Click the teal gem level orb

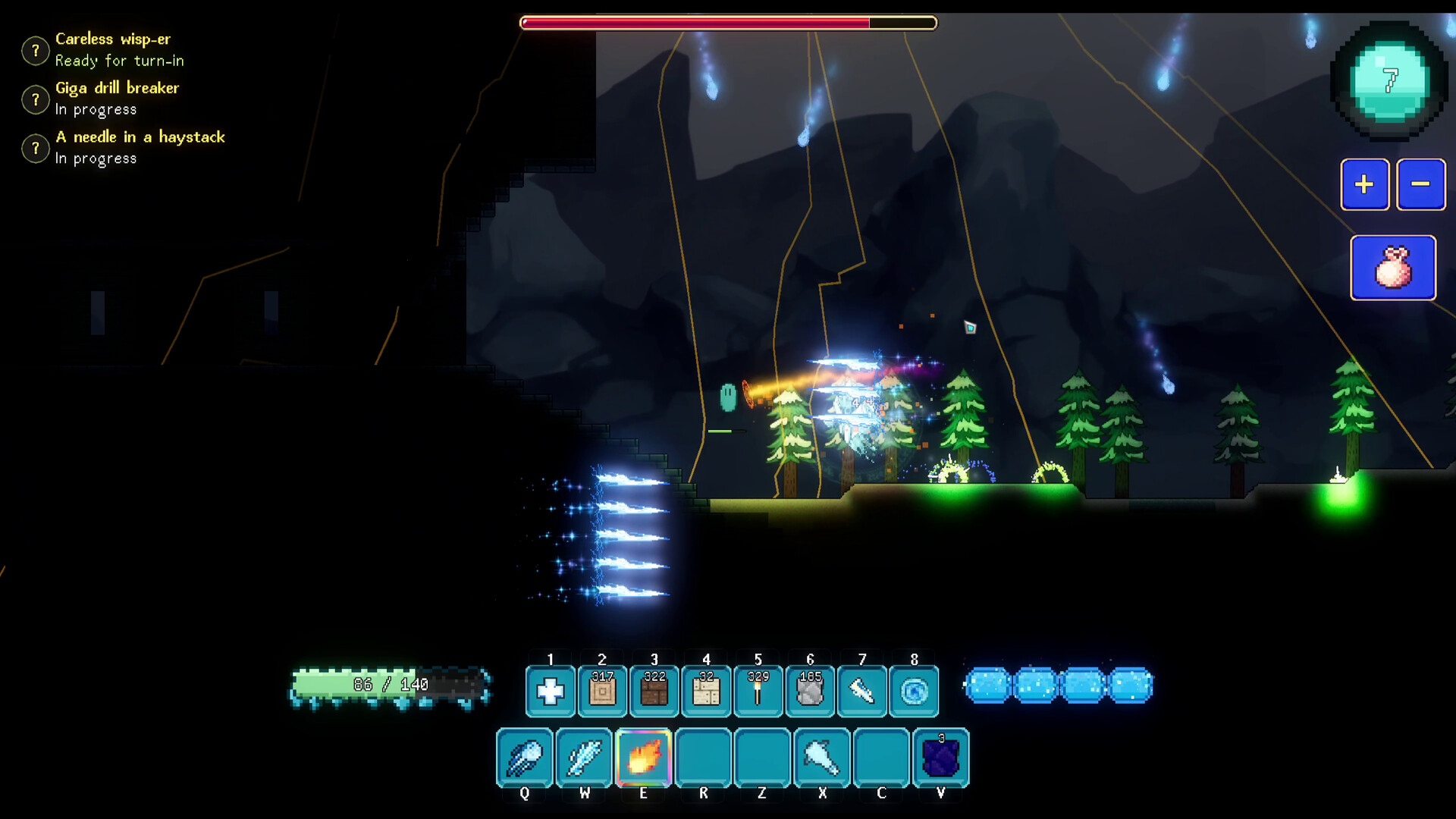point(1390,82)
